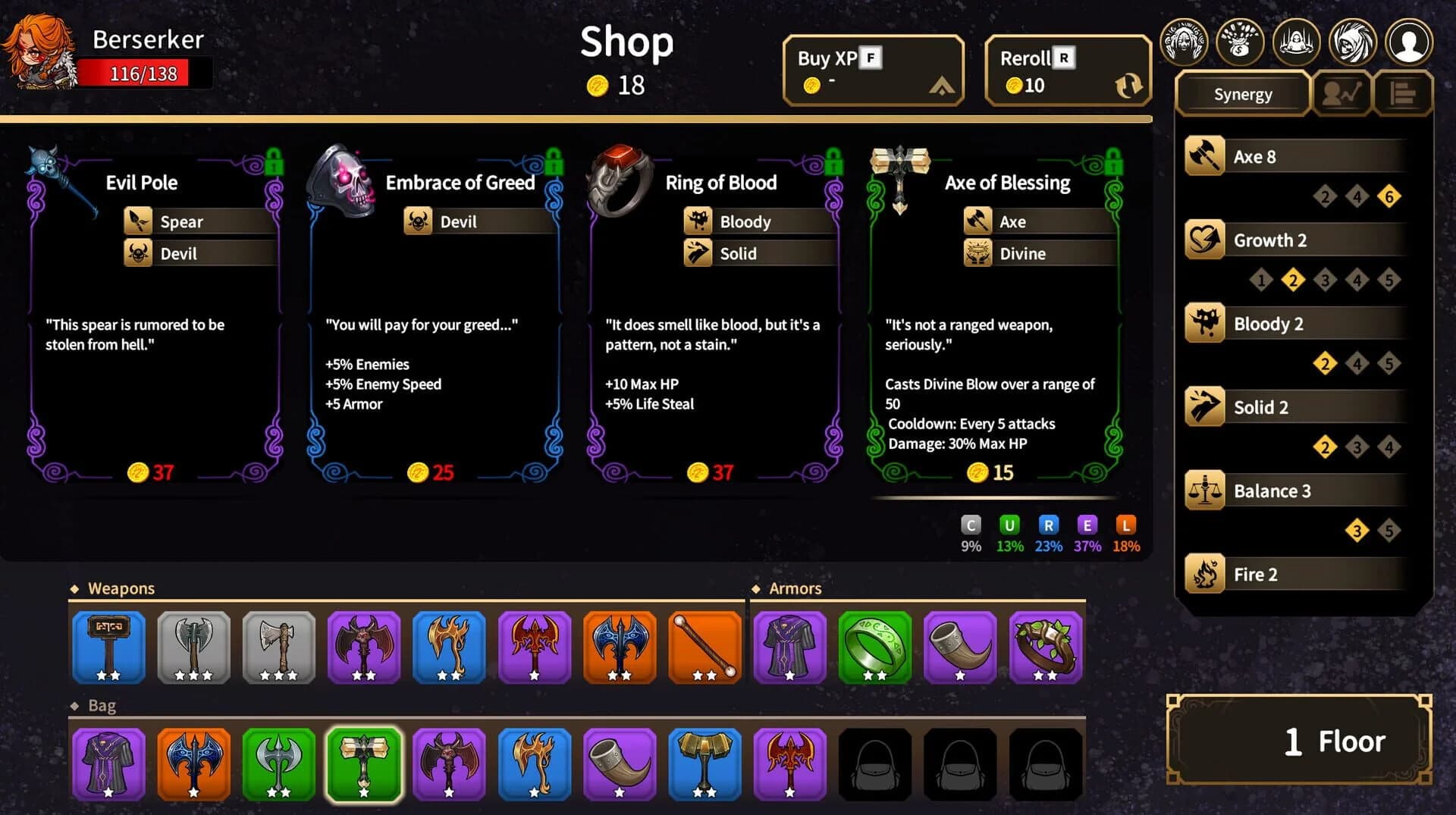Image resolution: width=1456 pixels, height=815 pixels.
Task: Toggle the lock on Axe of Blessing
Action: (1112, 161)
